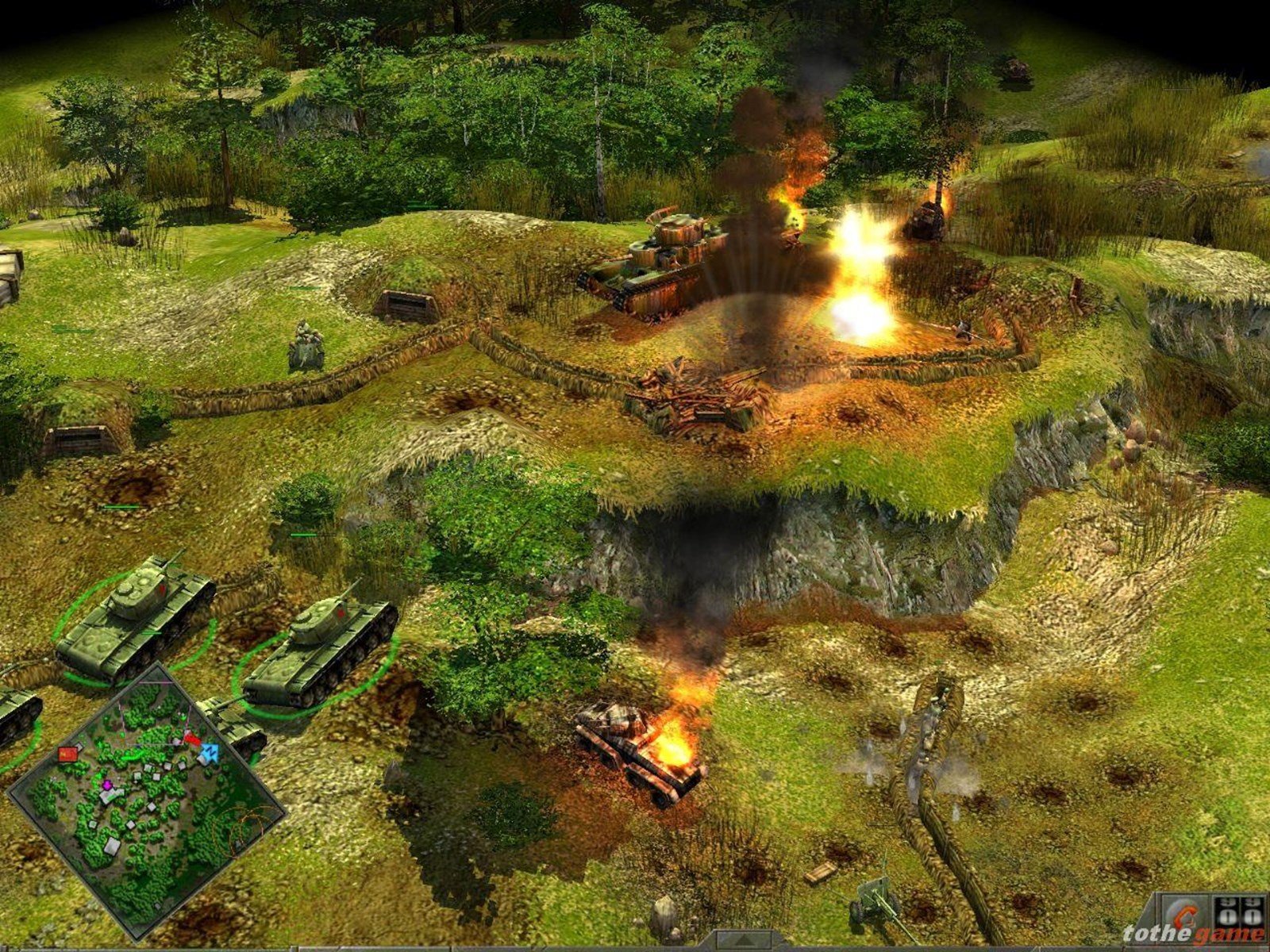Switch focus to the enemy base on minimap

pyautogui.click(x=191, y=739)
